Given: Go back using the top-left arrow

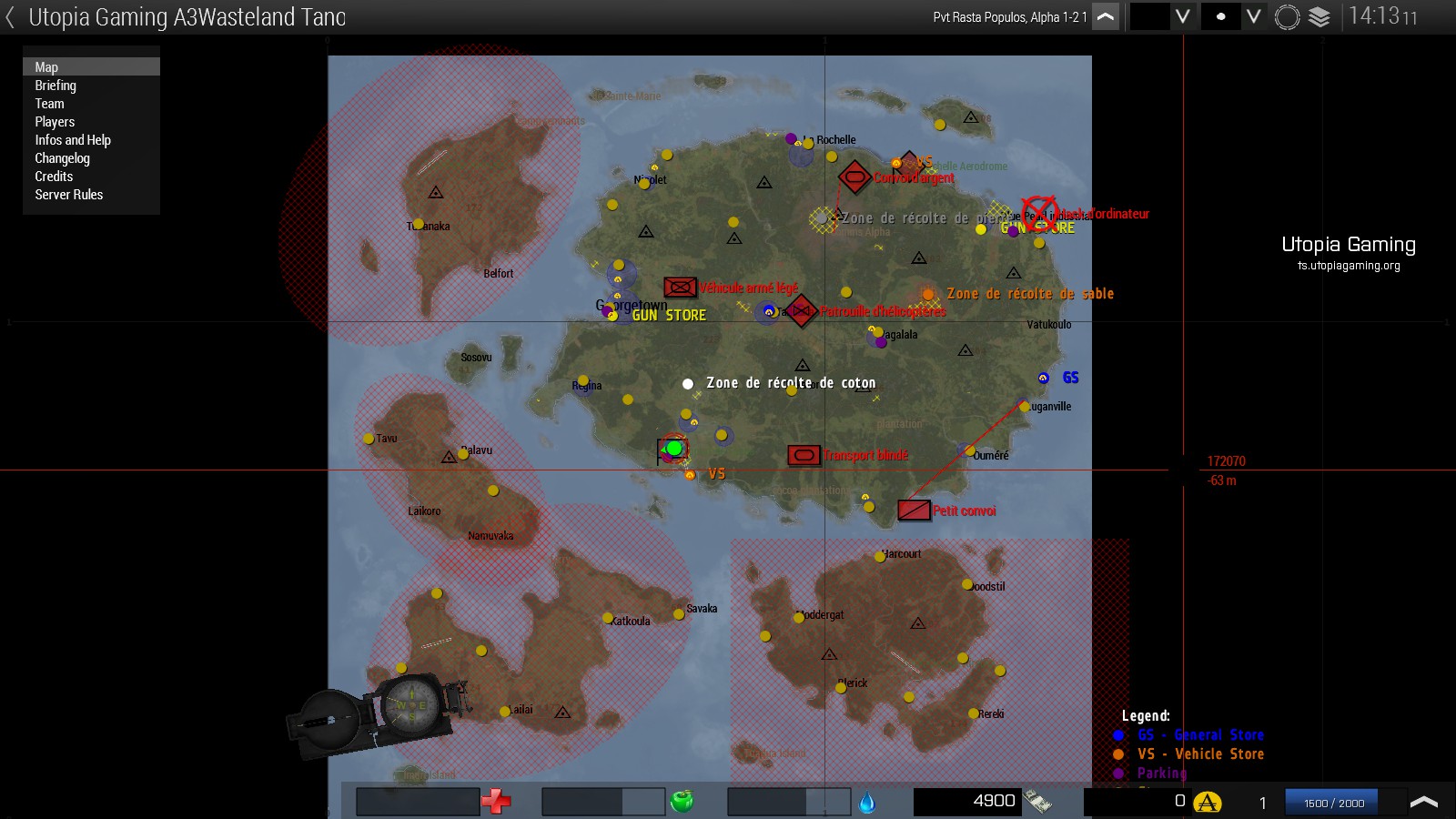Looking at the screenshot, I should tap(10, 17).
